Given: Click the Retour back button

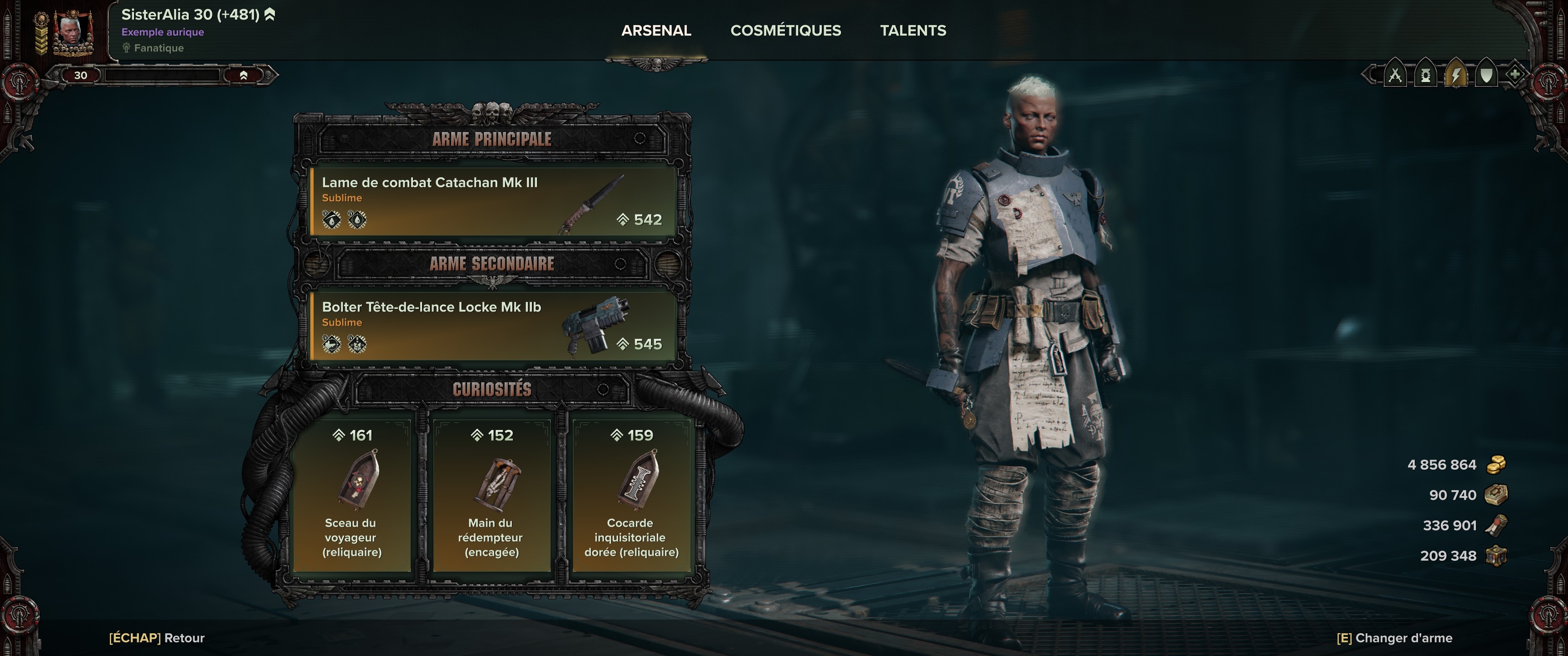Looking at the screenshot, I should [x=157, y=638].
